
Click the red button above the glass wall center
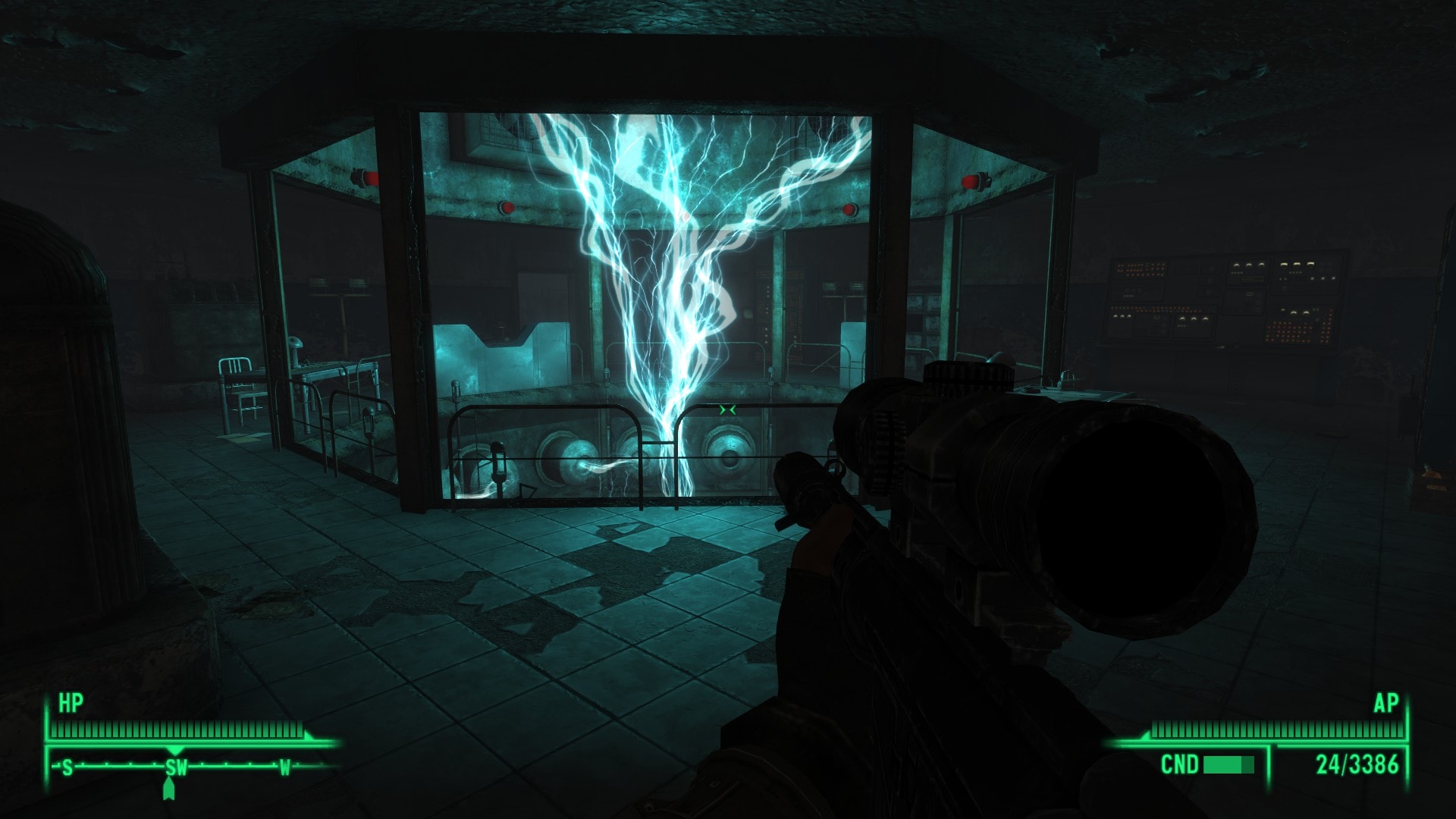(506, 206)
